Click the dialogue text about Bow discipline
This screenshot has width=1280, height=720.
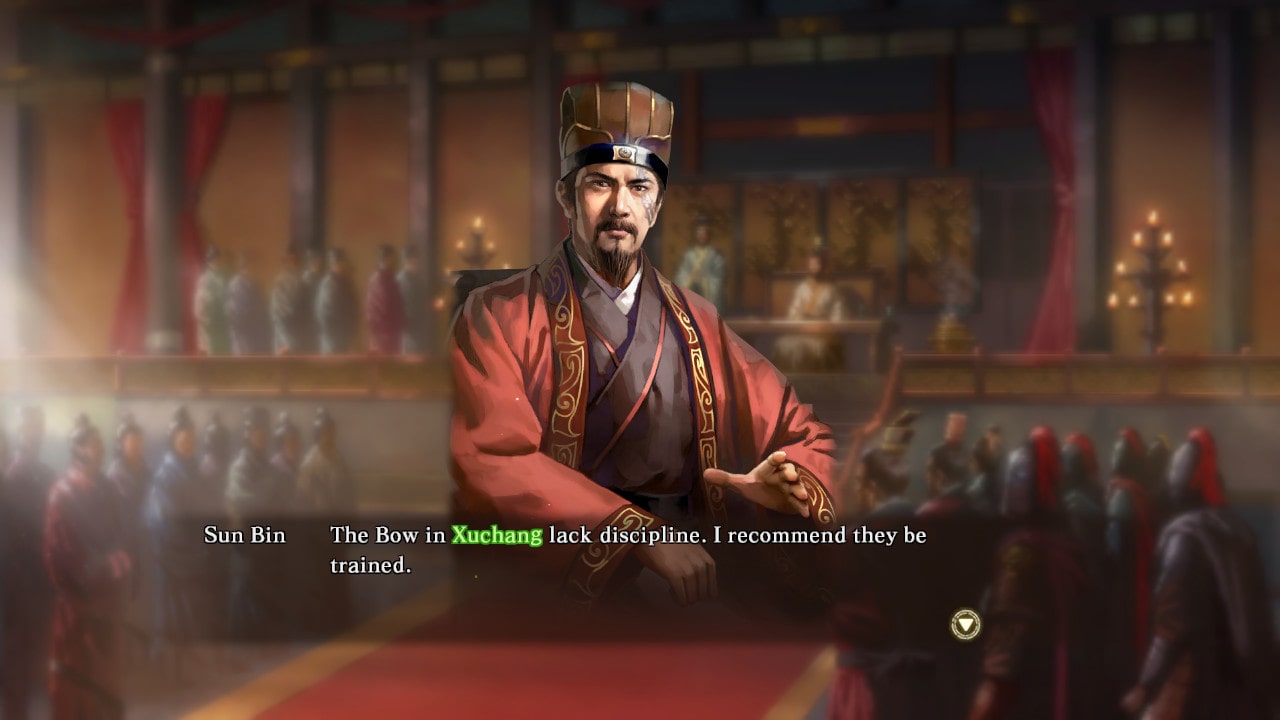(x=628, y=535)
